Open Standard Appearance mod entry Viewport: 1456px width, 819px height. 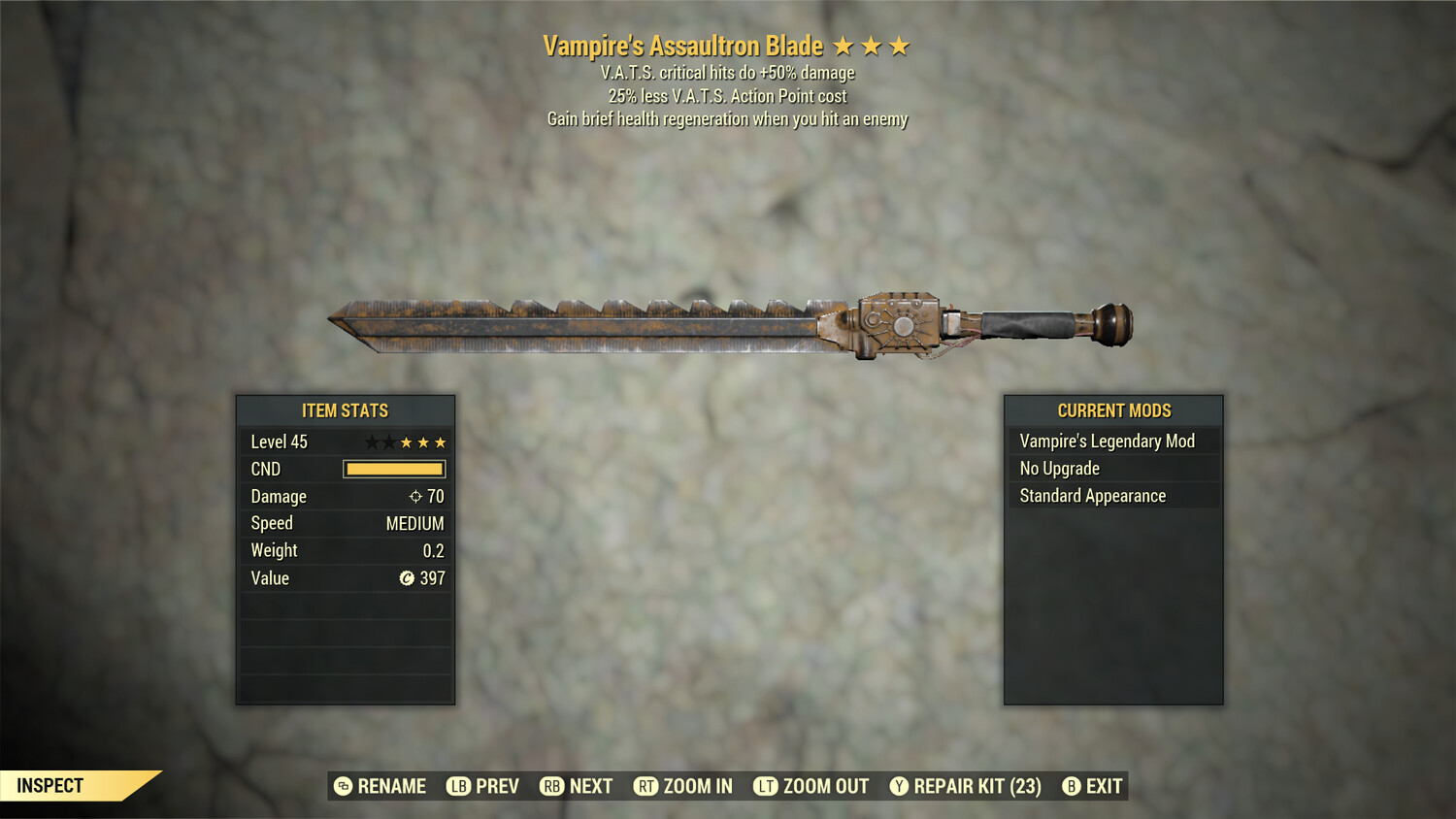click(x=1092, y=495)
